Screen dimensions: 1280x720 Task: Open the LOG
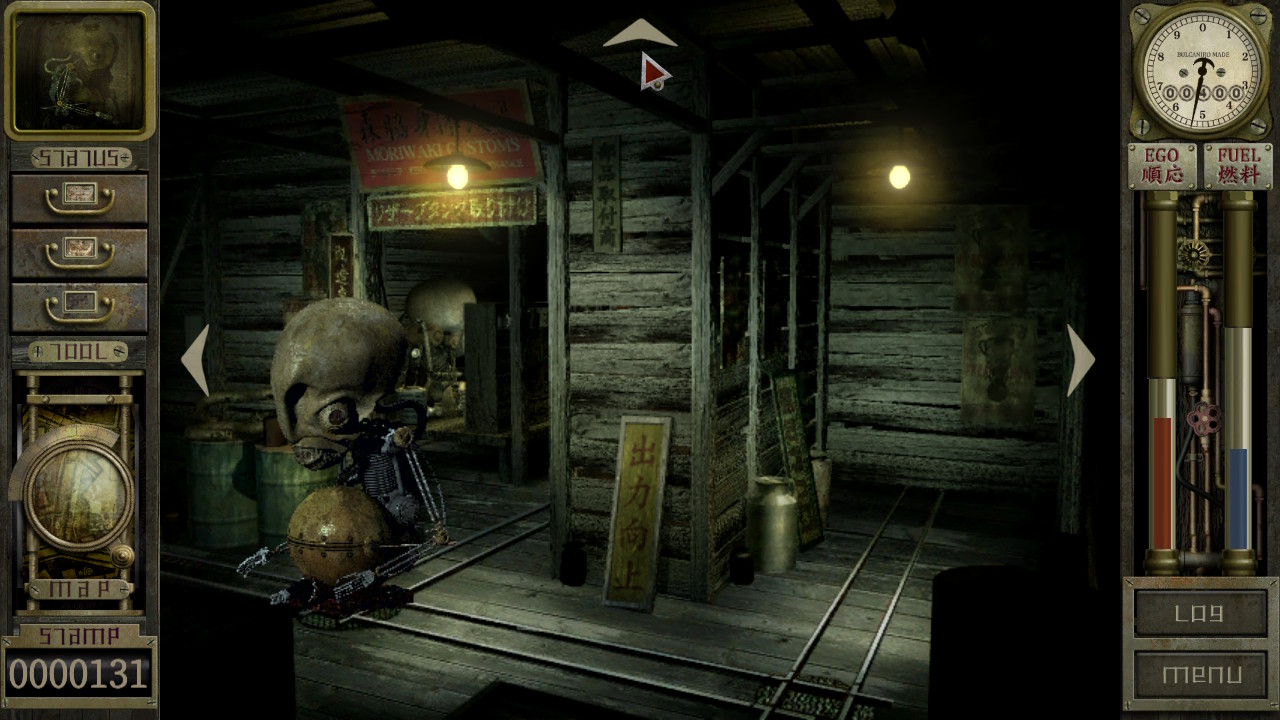pyautogui.click(x=1200, y=614)
